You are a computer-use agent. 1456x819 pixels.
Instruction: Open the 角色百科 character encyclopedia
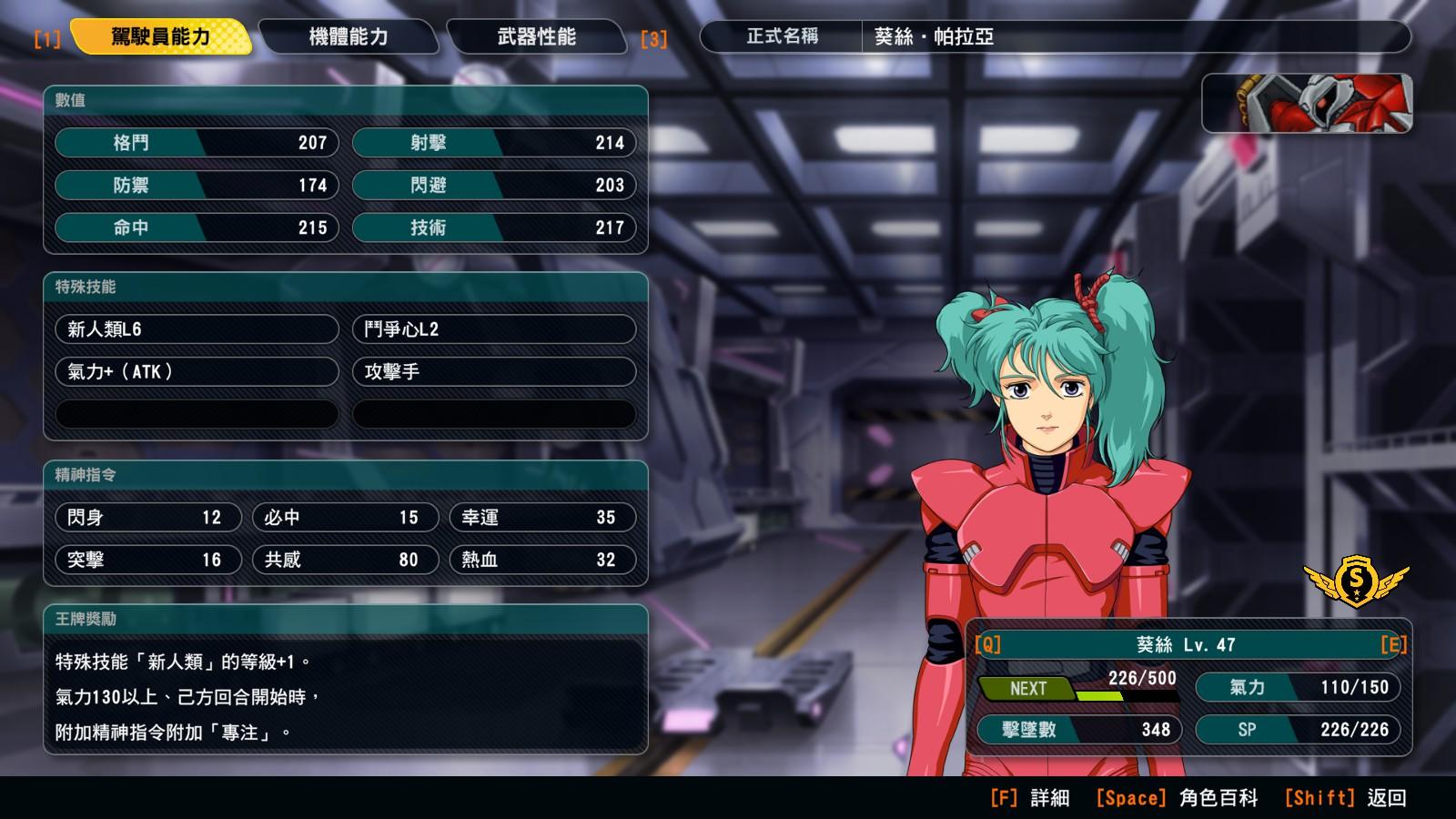pyautogui.click(x=1177, y=798)
